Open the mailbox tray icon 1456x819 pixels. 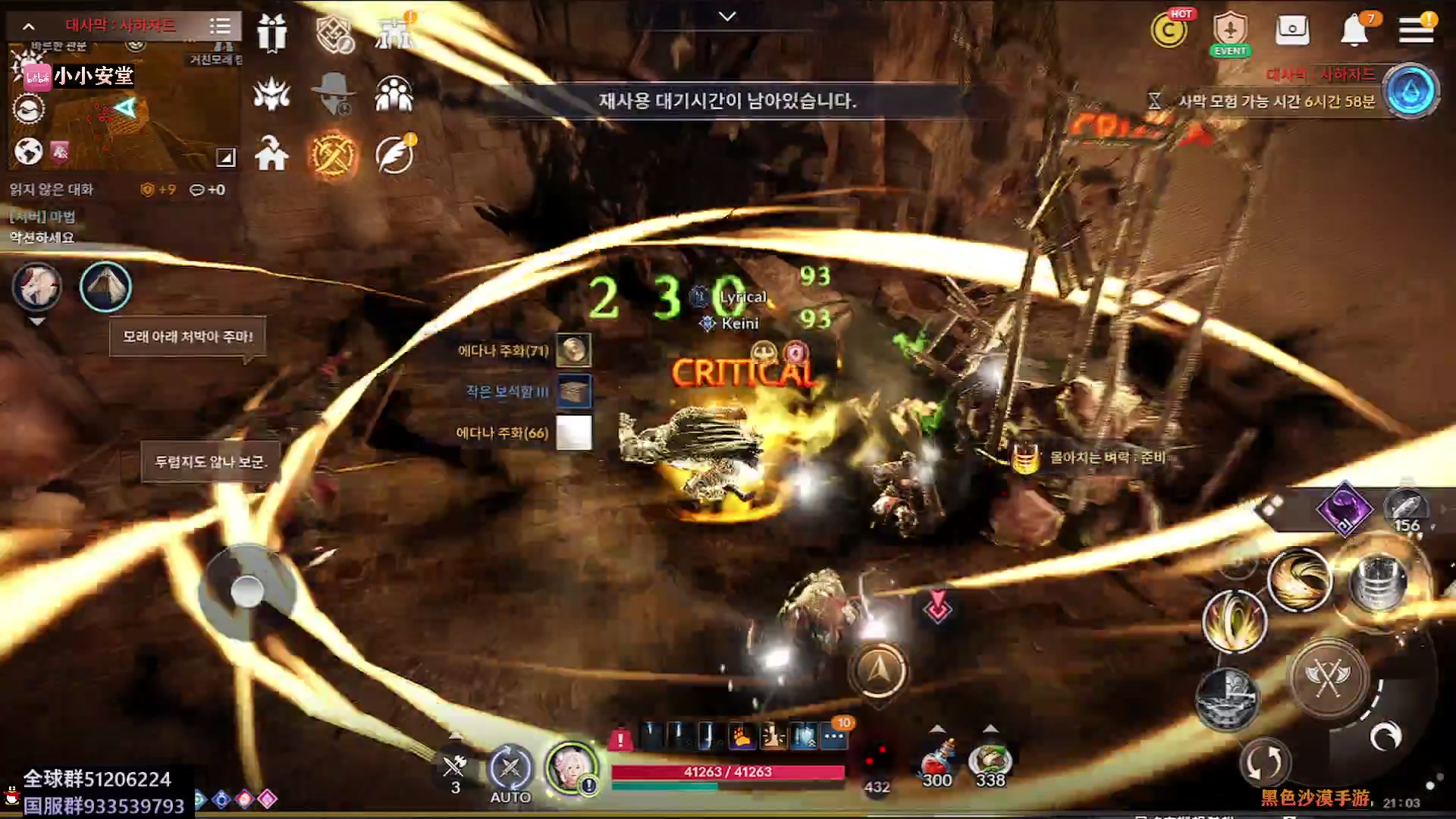coord(1292,30)
